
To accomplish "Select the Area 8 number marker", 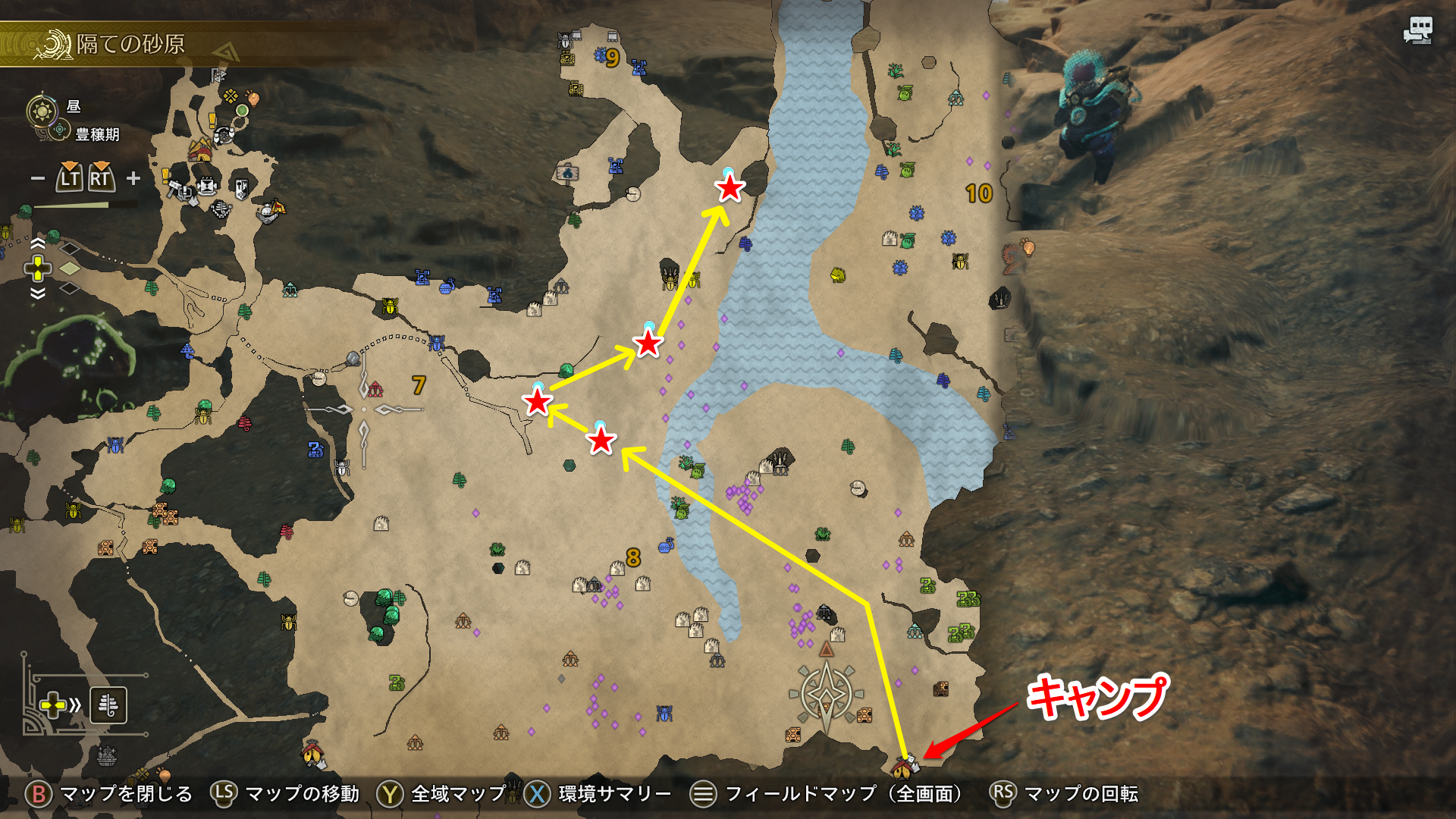I will [633, 558].
